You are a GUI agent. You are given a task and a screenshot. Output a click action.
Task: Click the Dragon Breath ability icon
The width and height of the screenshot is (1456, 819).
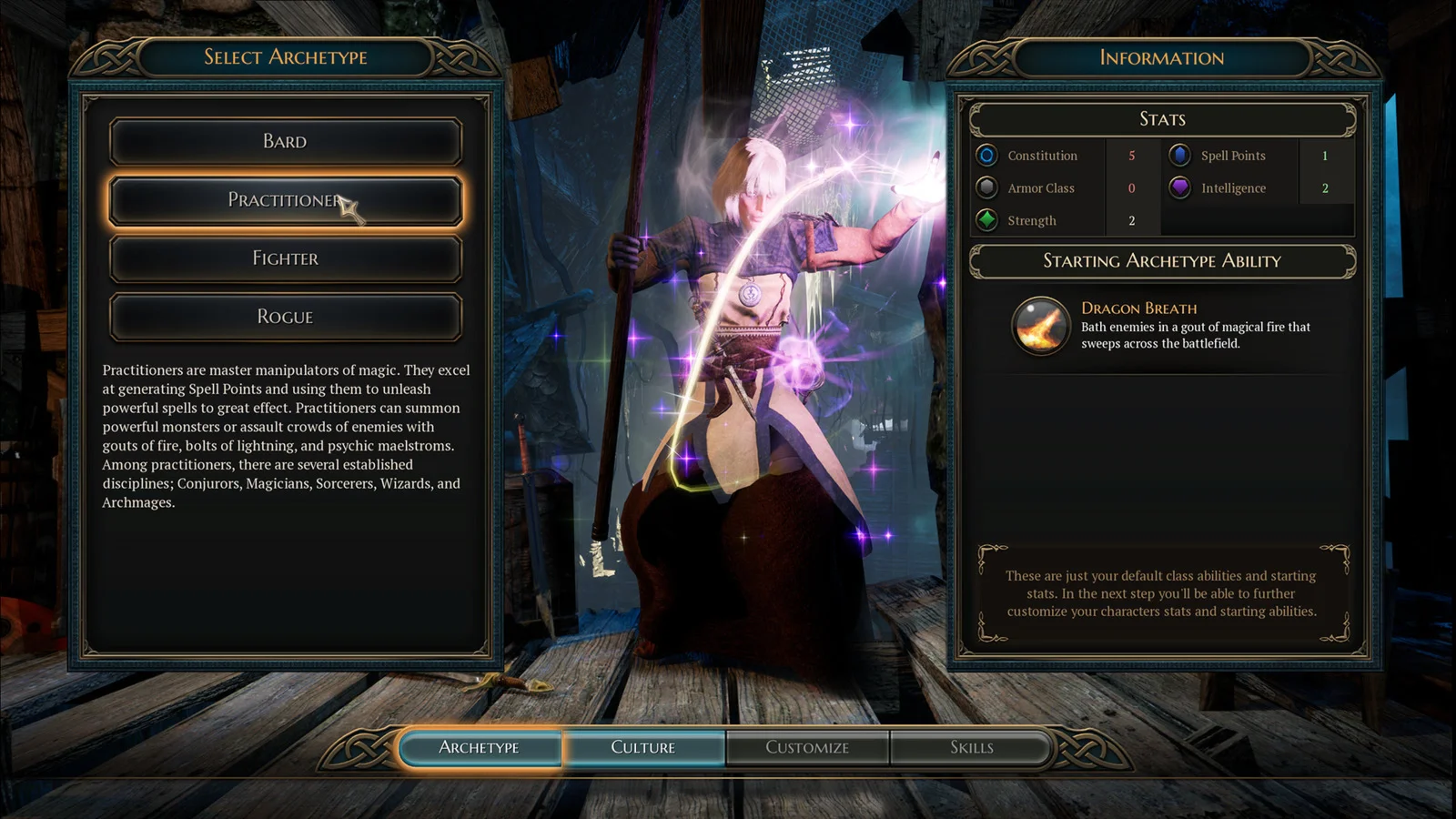click(x=1041, y=326)
